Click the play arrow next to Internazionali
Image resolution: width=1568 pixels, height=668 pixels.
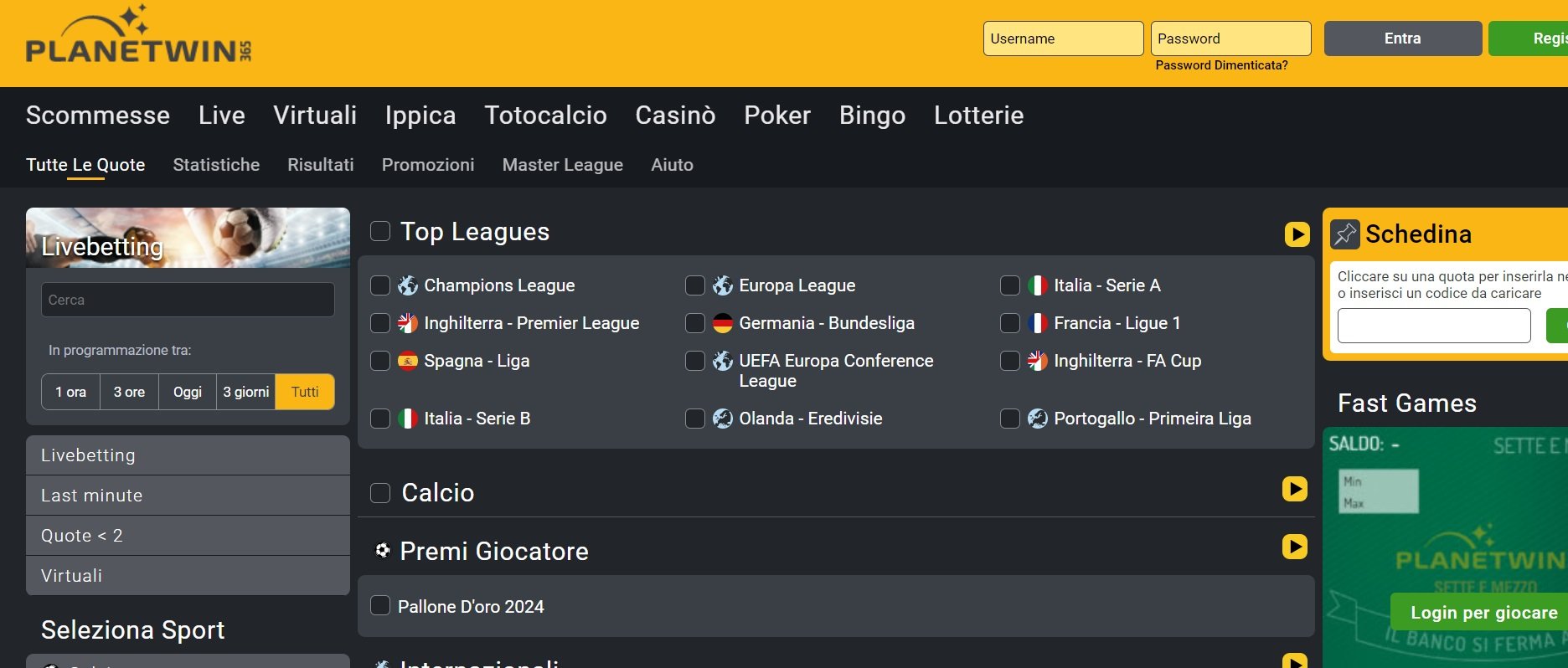click(x=1295, y=660)
